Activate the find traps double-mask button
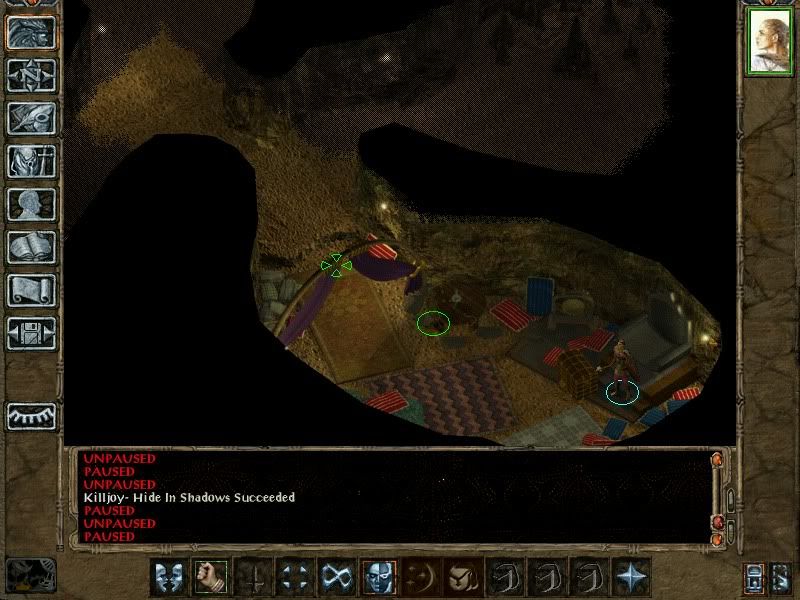Image resolution: width=800 pixels, height=600 pixels. pyautogui.click(x=168, y=577)
